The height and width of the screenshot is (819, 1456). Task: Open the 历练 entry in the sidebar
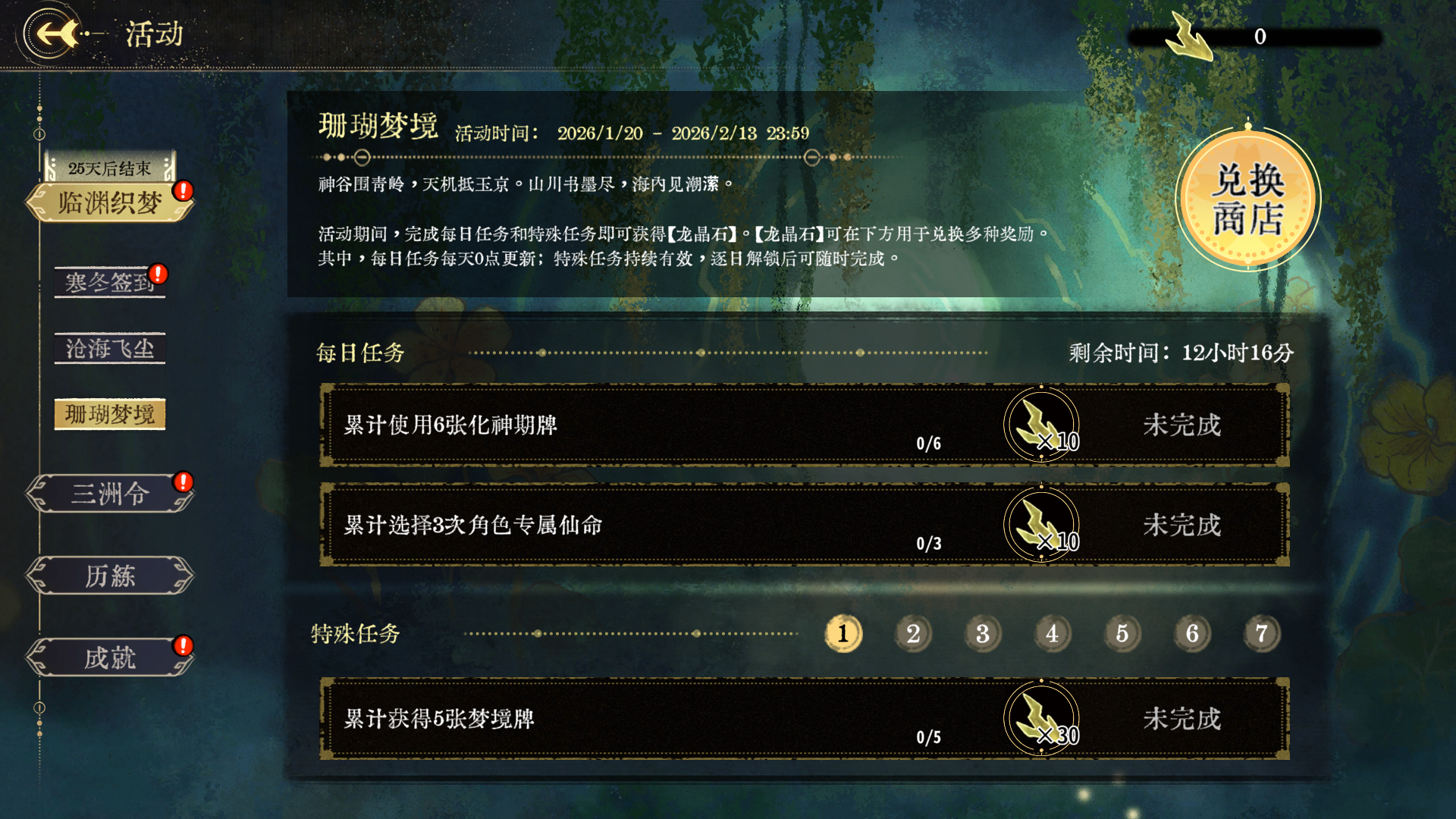click(109, 576)
